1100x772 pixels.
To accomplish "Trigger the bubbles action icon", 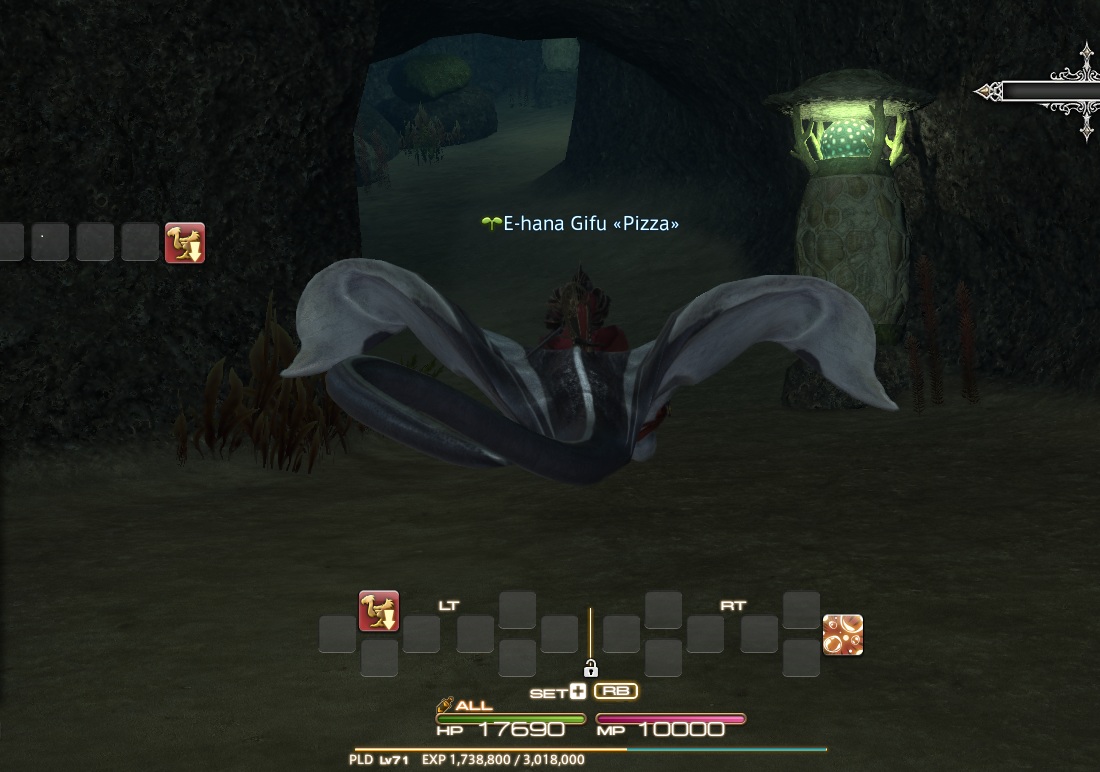I will click(843, 635).
